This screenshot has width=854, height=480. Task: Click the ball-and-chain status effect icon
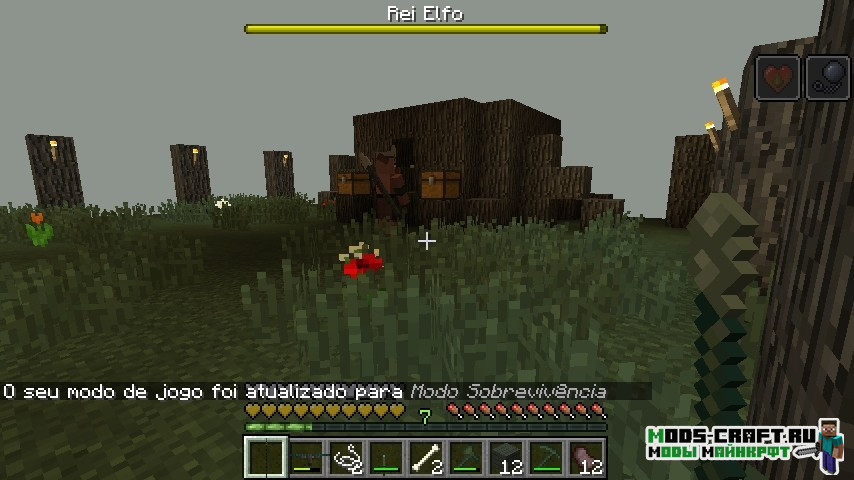[827, 77]
